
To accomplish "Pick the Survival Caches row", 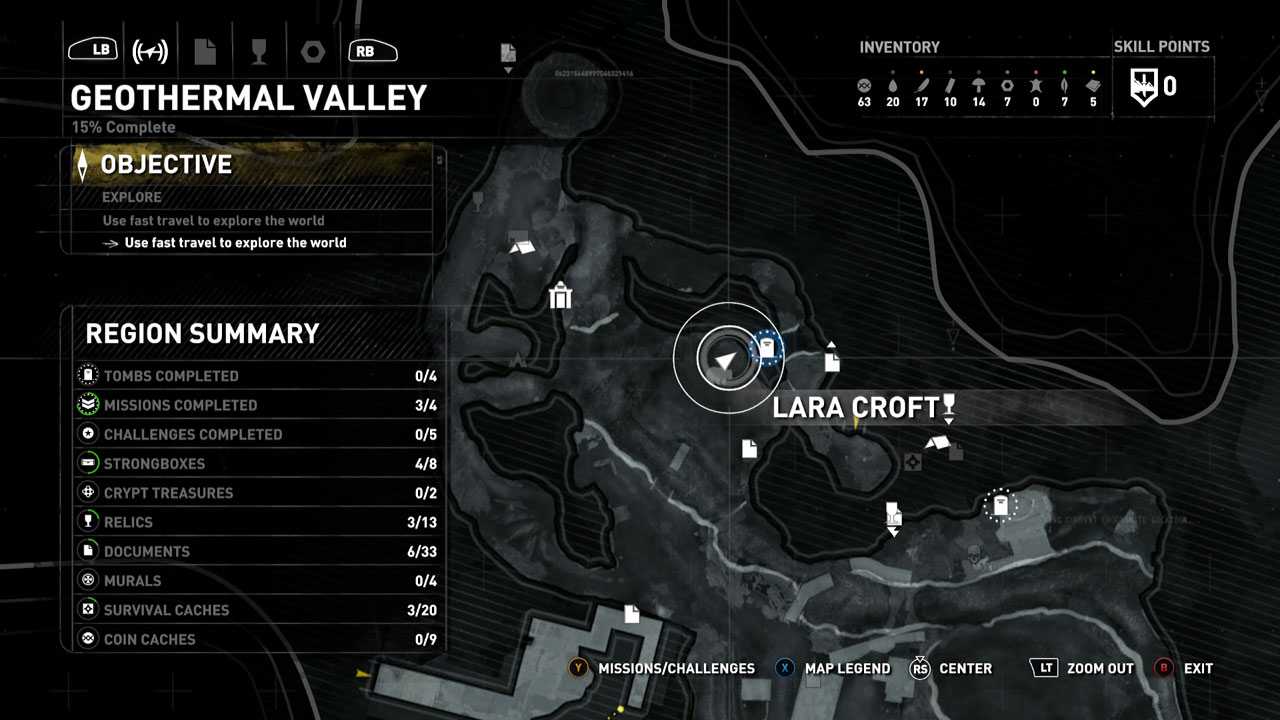I will (258, 610).
